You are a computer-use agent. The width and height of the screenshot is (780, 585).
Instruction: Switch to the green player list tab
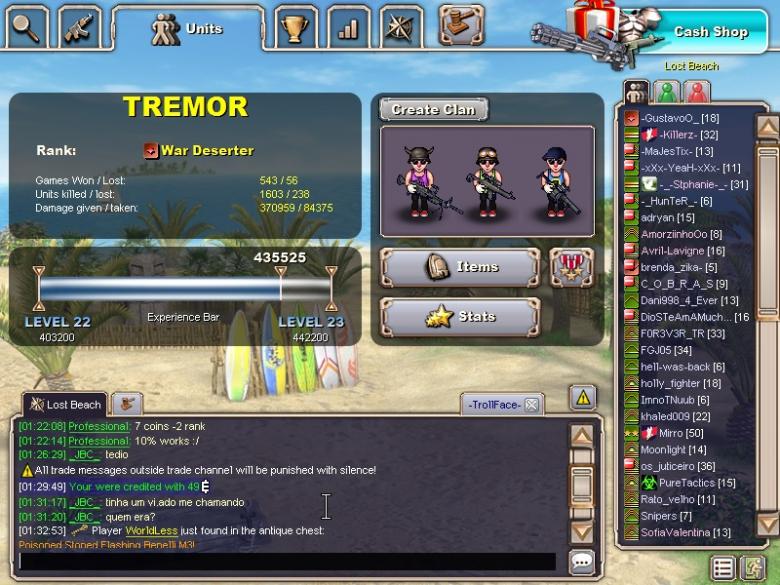tap(667, 92)
